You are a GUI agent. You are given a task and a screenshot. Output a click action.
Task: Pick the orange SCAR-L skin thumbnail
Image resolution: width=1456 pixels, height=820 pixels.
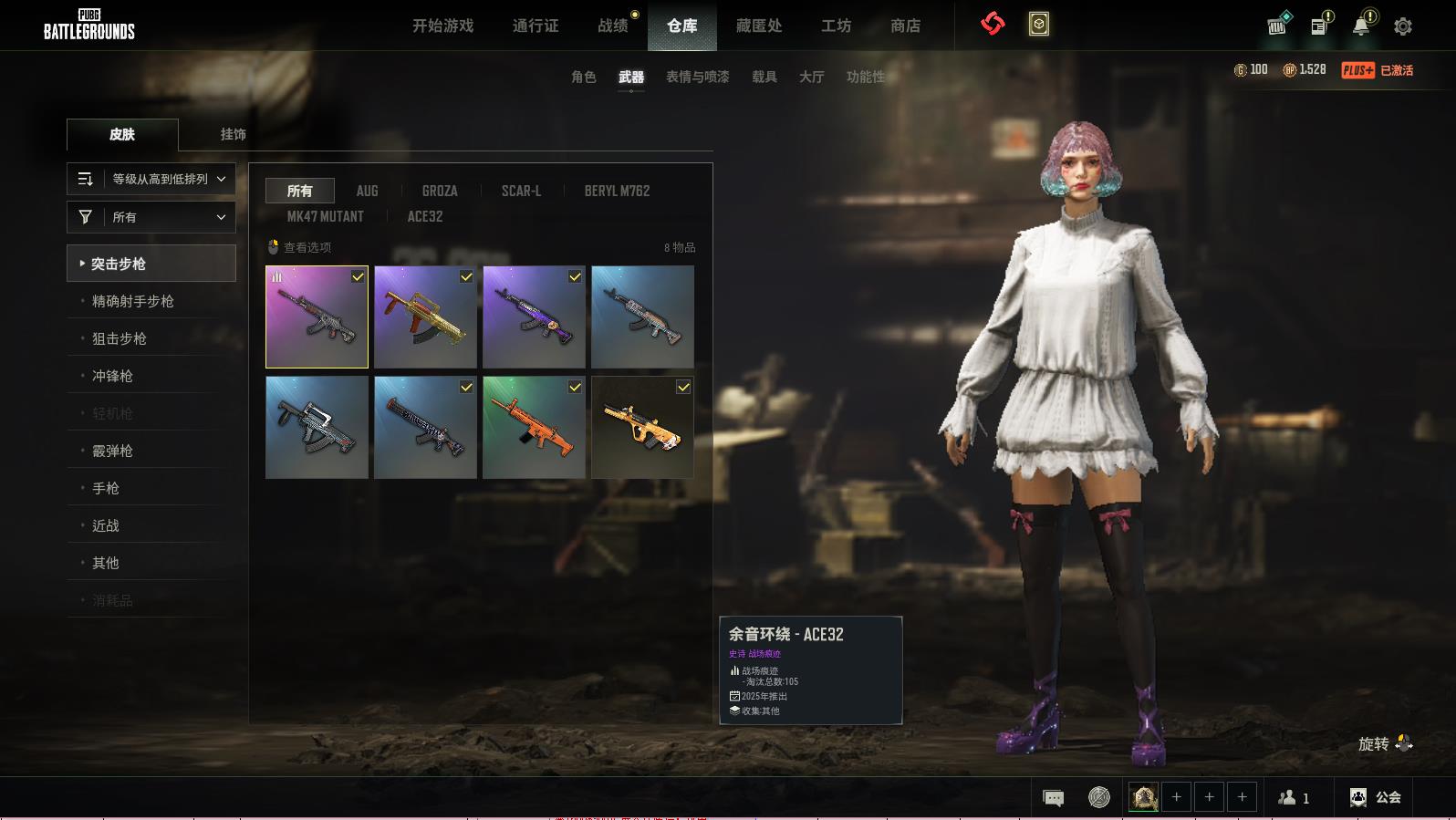click(x=534, y=427)
